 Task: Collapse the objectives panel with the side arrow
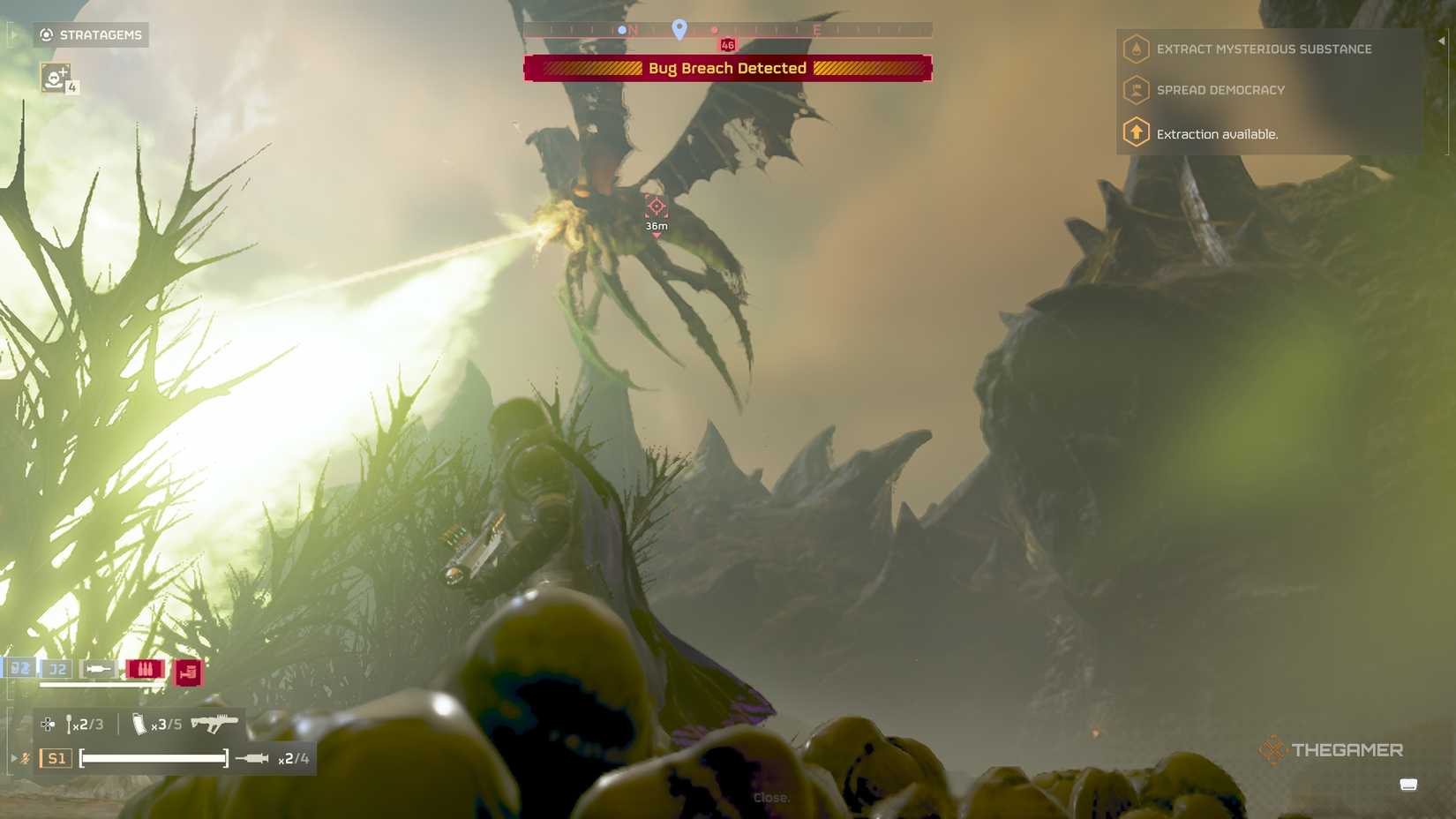click(1439, 39)
